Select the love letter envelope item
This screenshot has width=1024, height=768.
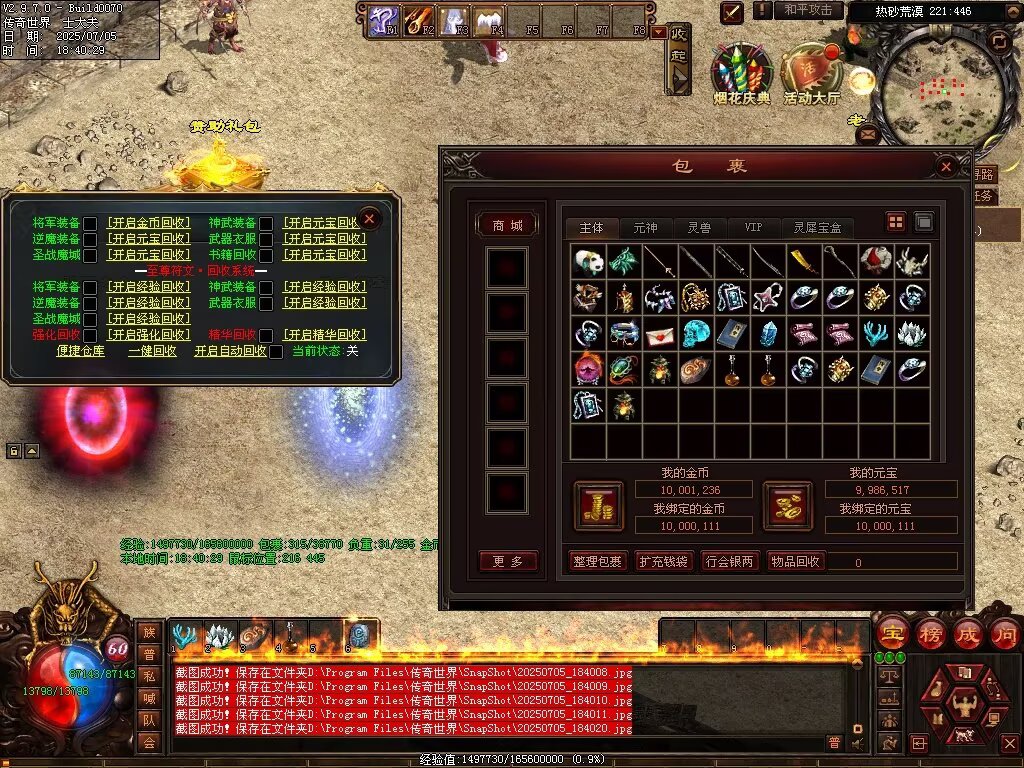click(x=660, y=334)
